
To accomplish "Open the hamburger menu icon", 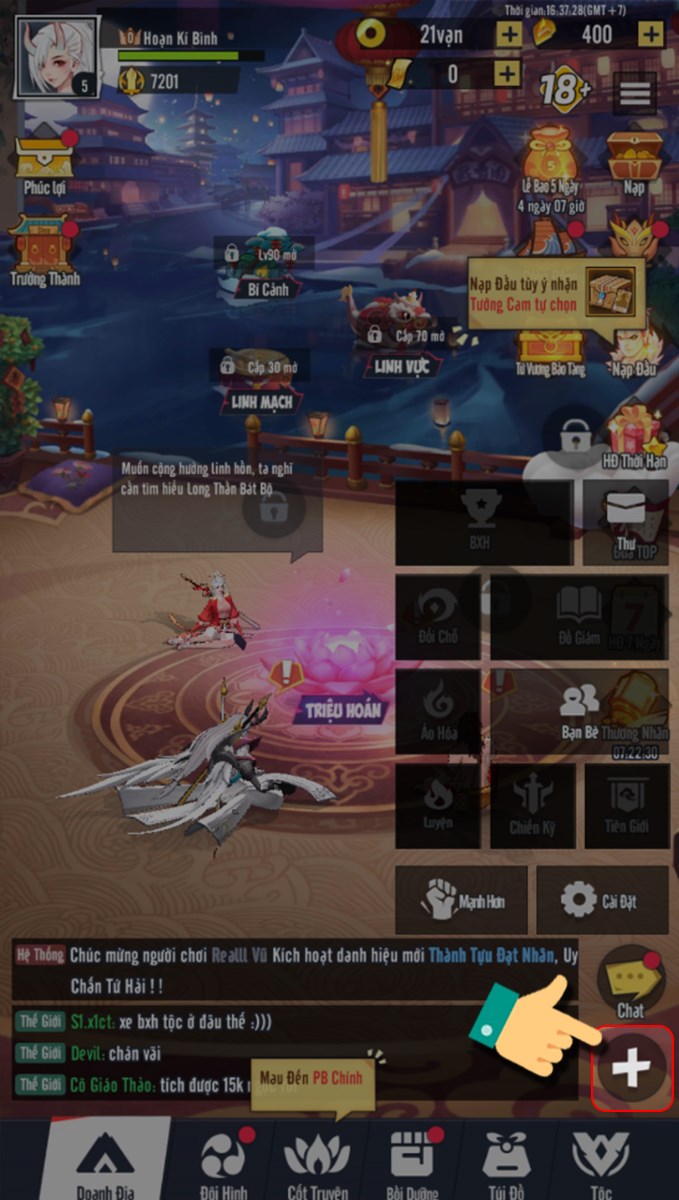I will click(x=635, y=94).
